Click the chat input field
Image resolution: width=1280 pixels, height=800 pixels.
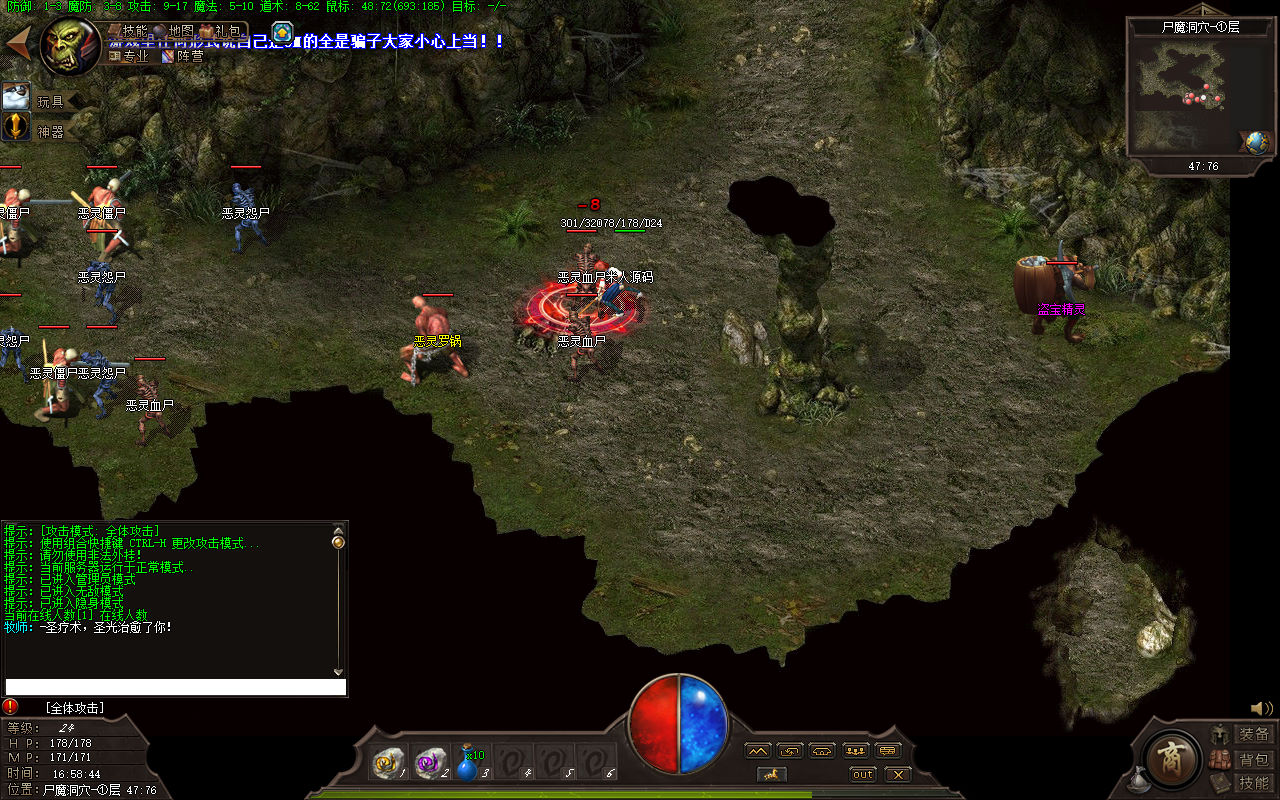[x=176, y=687]
